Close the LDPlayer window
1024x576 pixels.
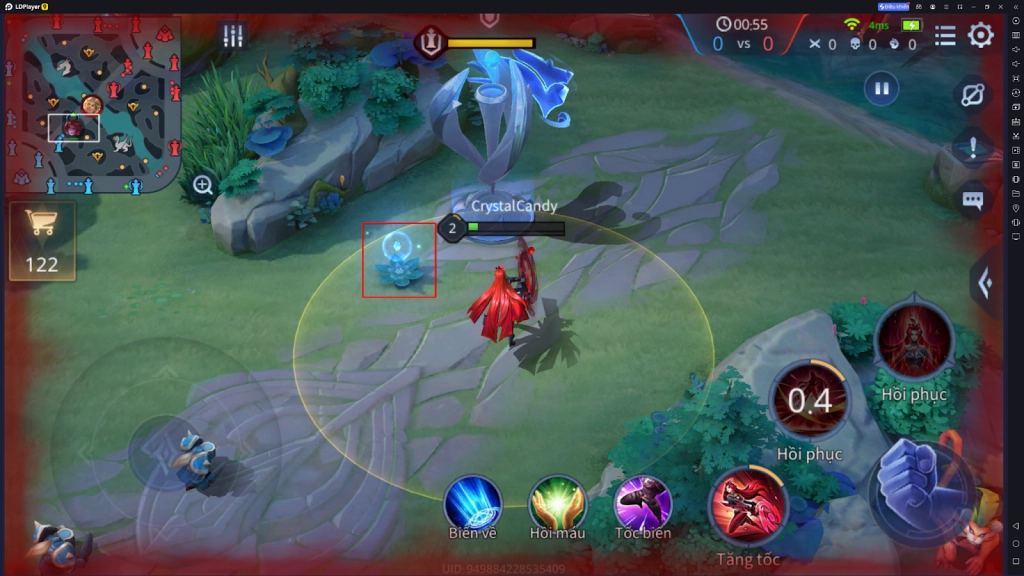point(1002,6)
